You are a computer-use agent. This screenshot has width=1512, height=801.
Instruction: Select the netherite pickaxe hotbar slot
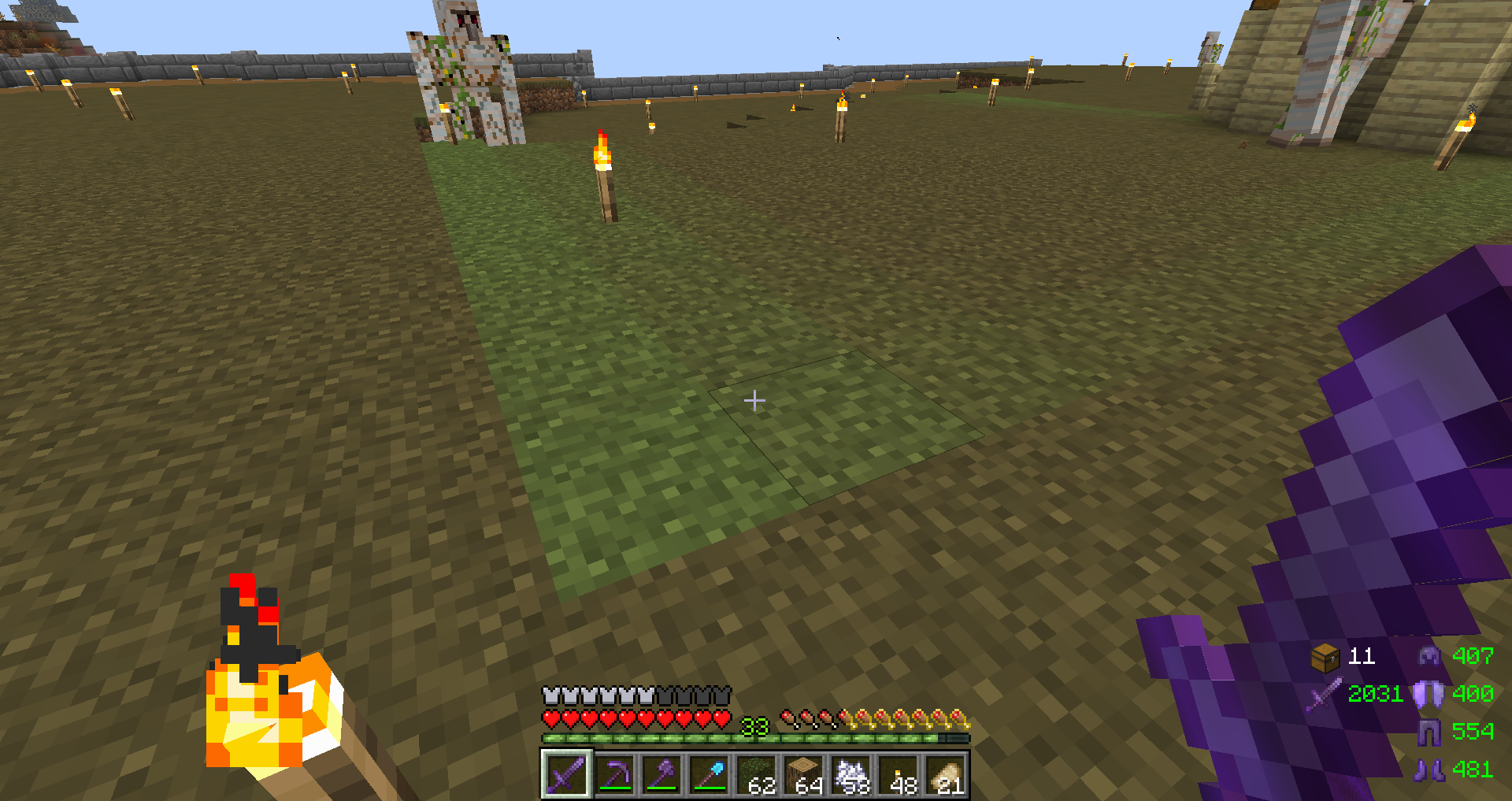pos(614,775)
